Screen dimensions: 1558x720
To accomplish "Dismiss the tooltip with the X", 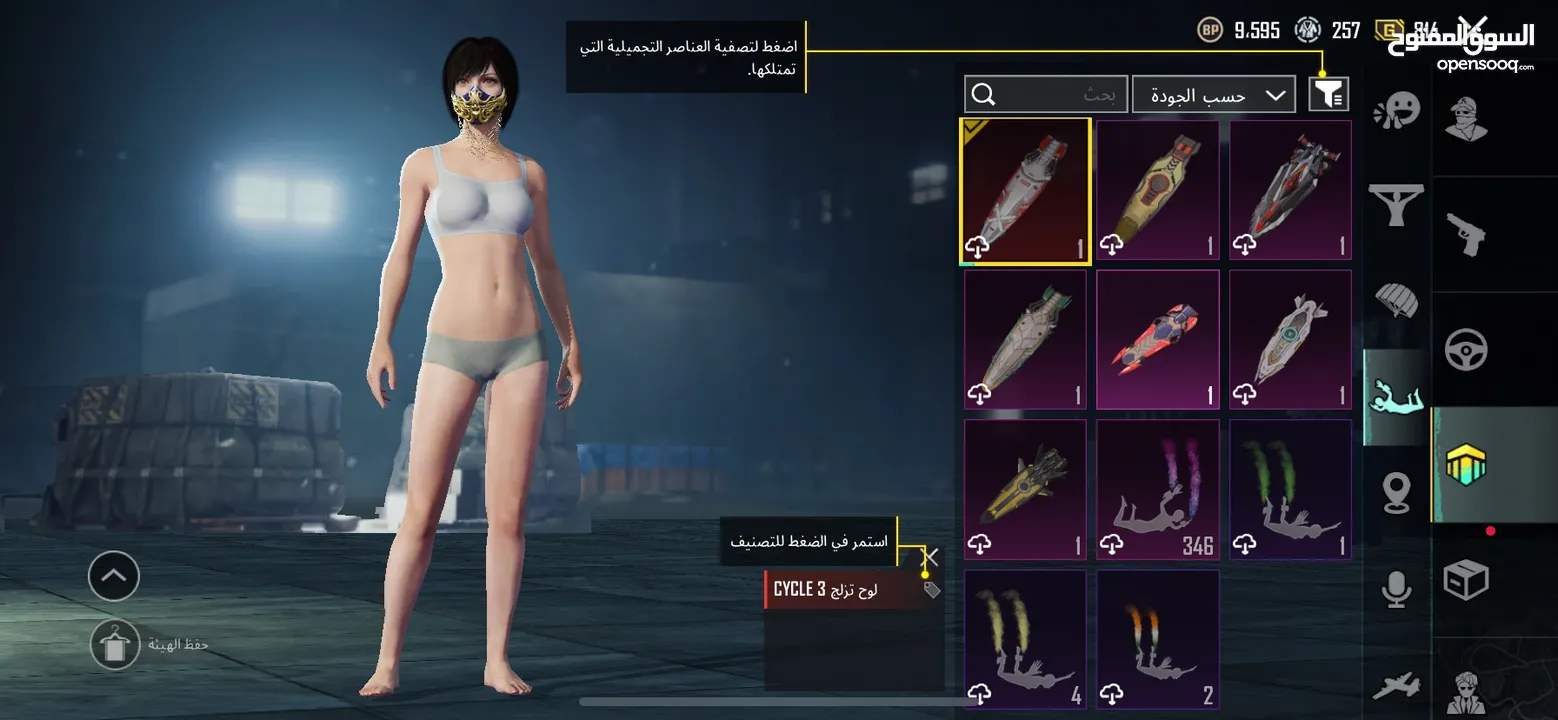I will (928, 557).
